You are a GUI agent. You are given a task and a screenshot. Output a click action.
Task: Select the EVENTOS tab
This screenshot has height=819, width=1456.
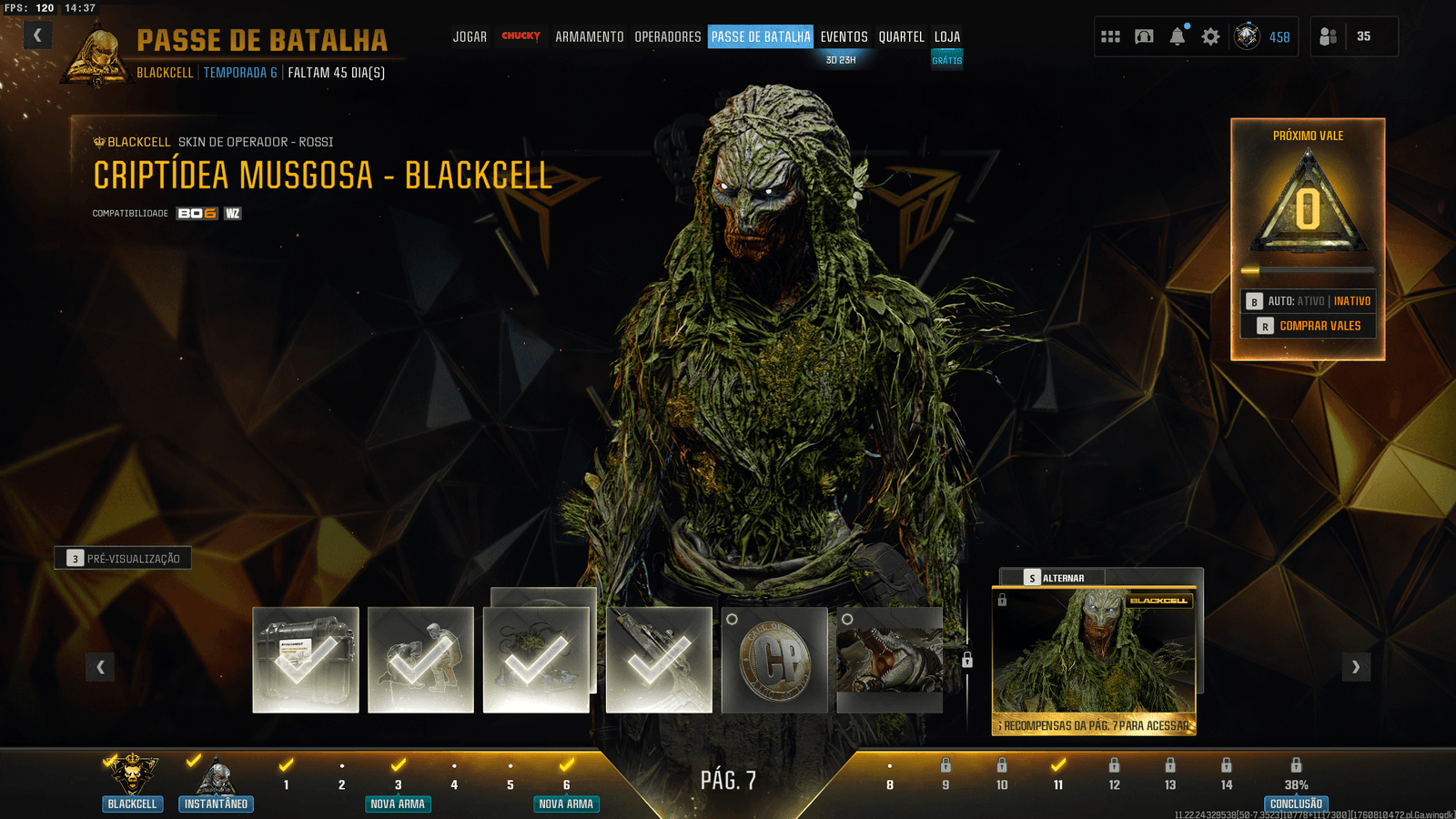pos(844,36)
